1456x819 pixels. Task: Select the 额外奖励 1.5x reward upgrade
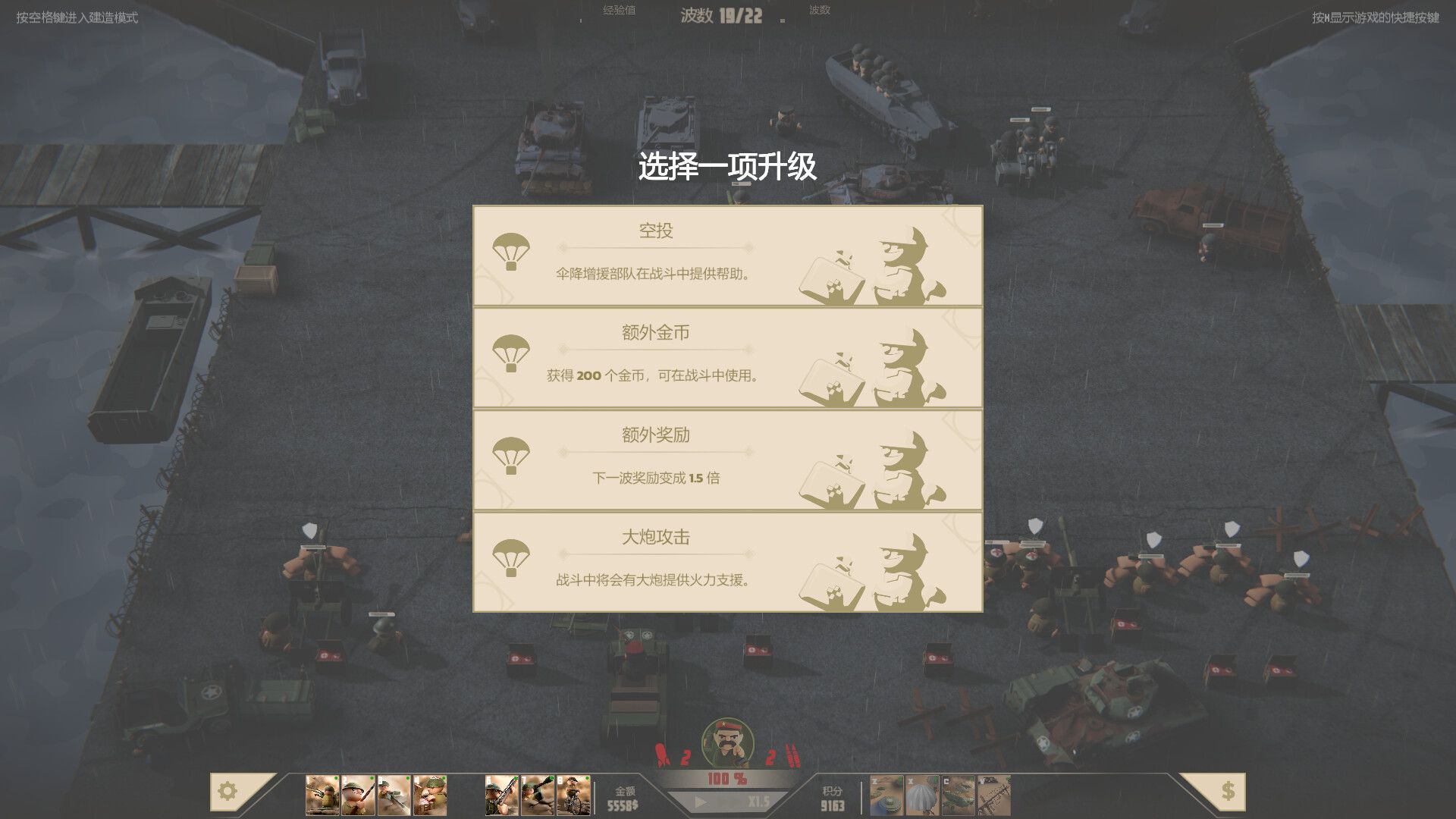pyautogui.click(x=726, y=460)
